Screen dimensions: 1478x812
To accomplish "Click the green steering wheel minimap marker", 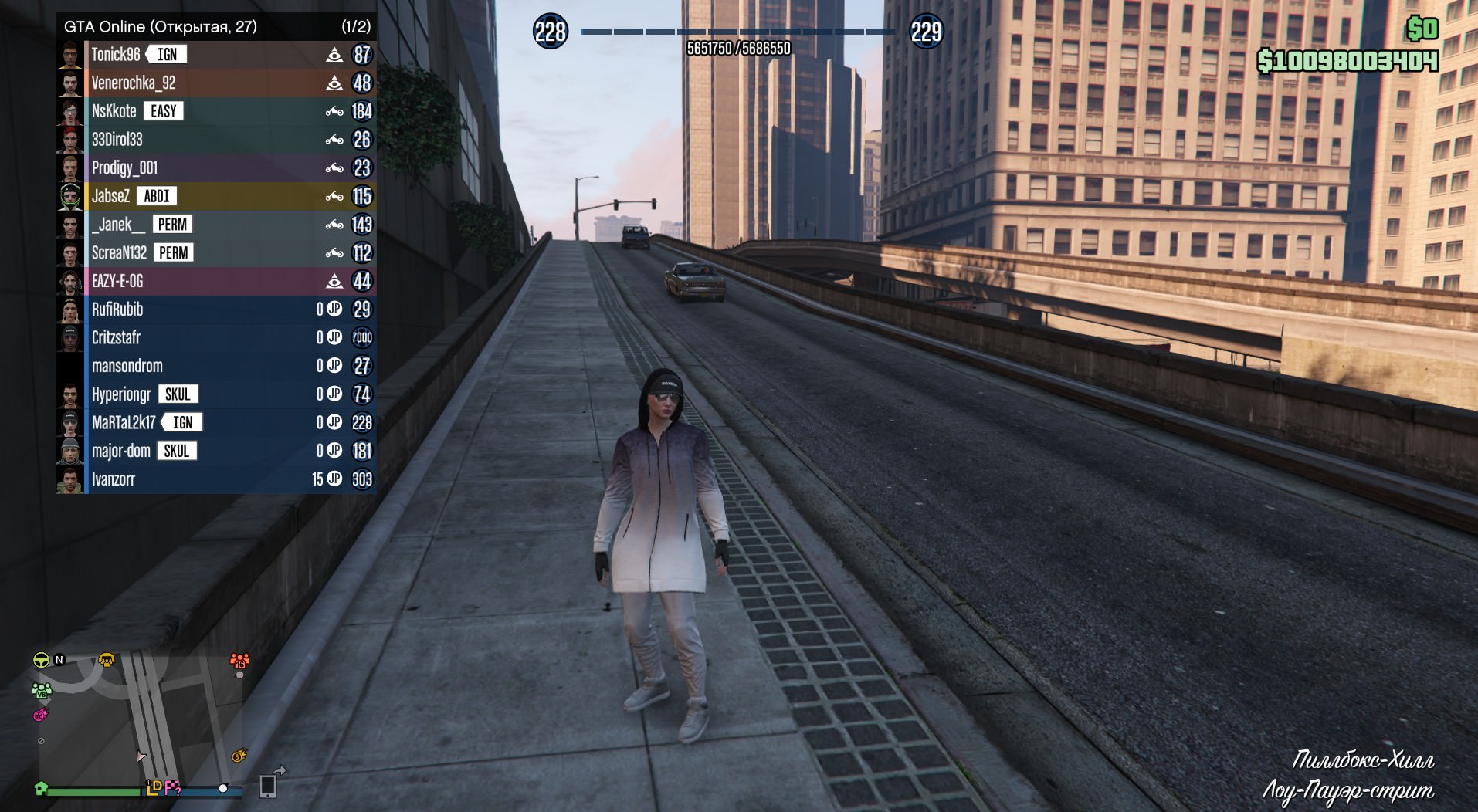I will [x=41, y=660].
